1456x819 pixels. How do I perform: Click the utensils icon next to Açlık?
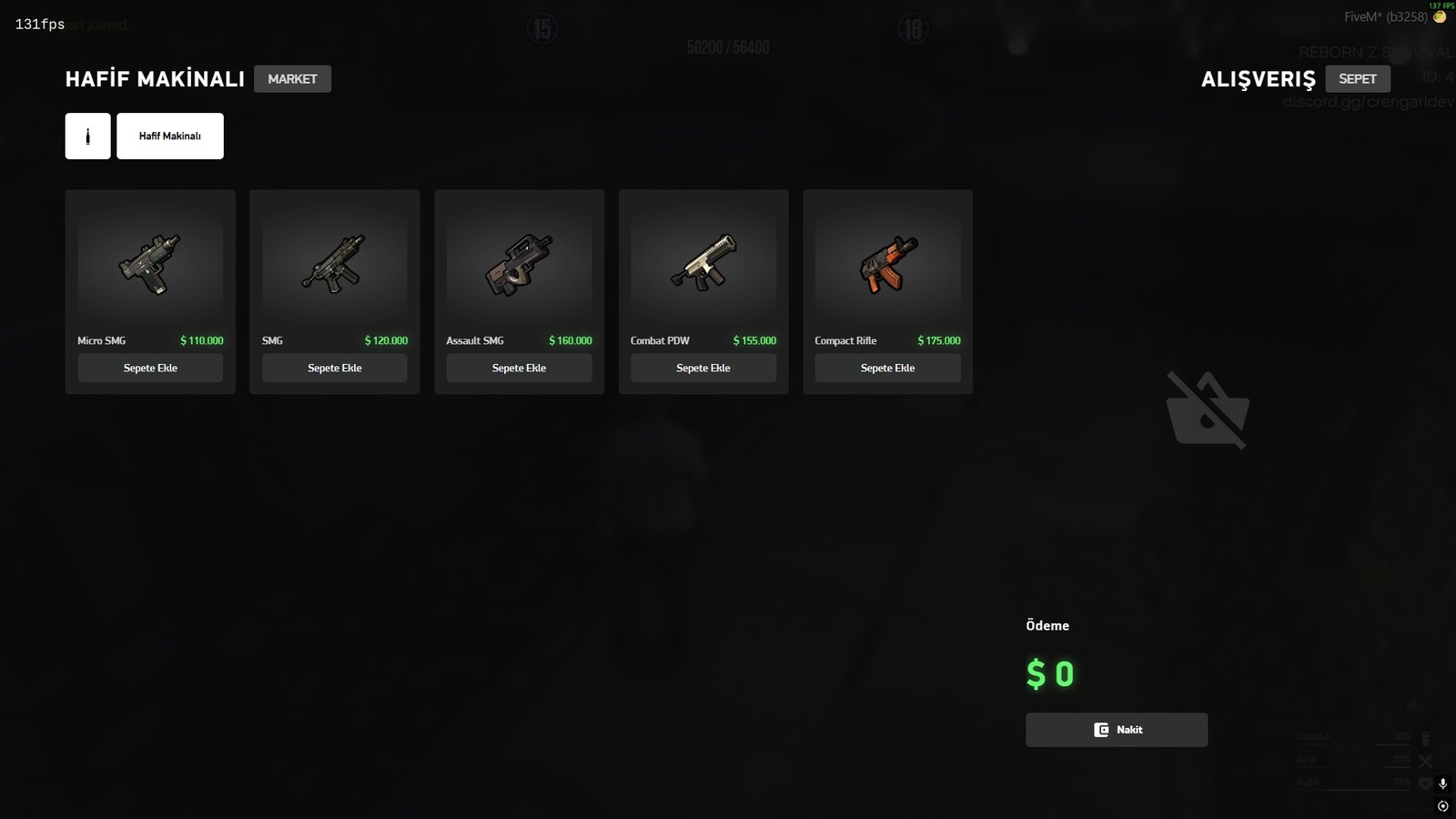(x=1425, y=761)
